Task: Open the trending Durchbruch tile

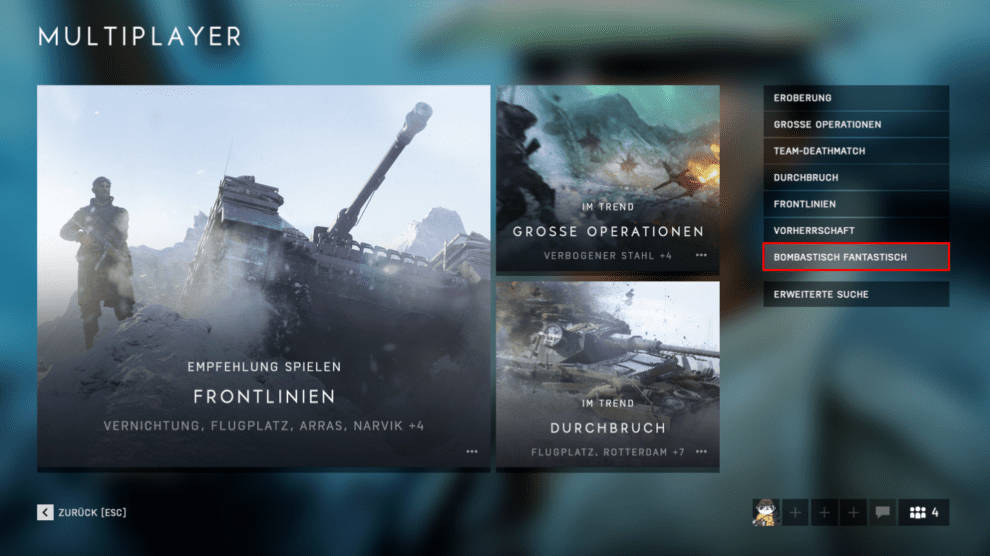Action: (x=608, y=376)
